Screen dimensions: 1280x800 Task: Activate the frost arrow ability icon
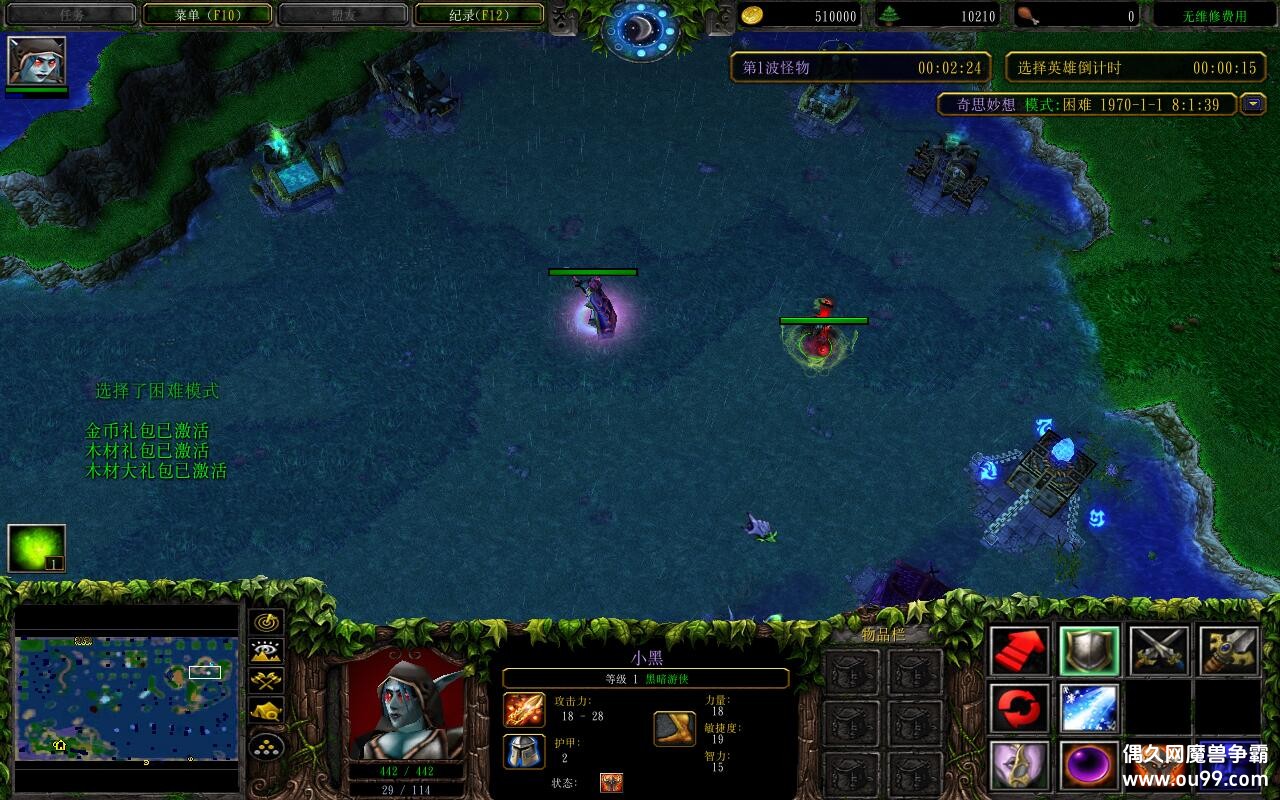coord(1089,708)
